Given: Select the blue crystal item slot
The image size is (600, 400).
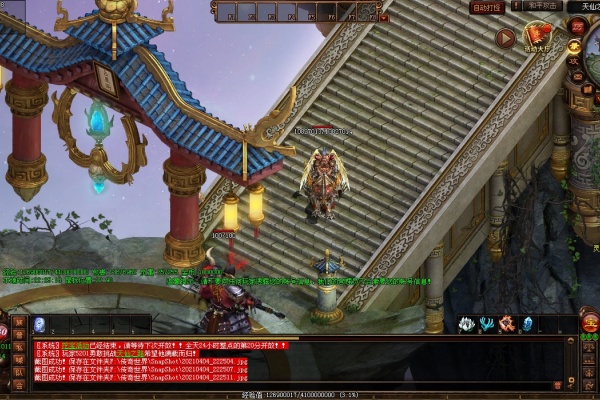Looking at the screenshot, I should tap(527, 324).
